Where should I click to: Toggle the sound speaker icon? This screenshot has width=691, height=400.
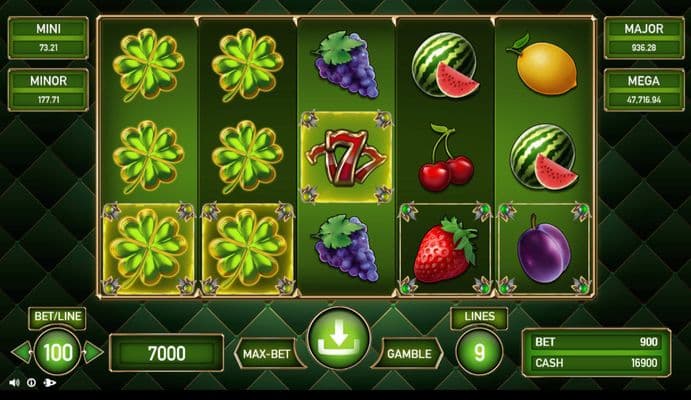(x=13, y=382)
